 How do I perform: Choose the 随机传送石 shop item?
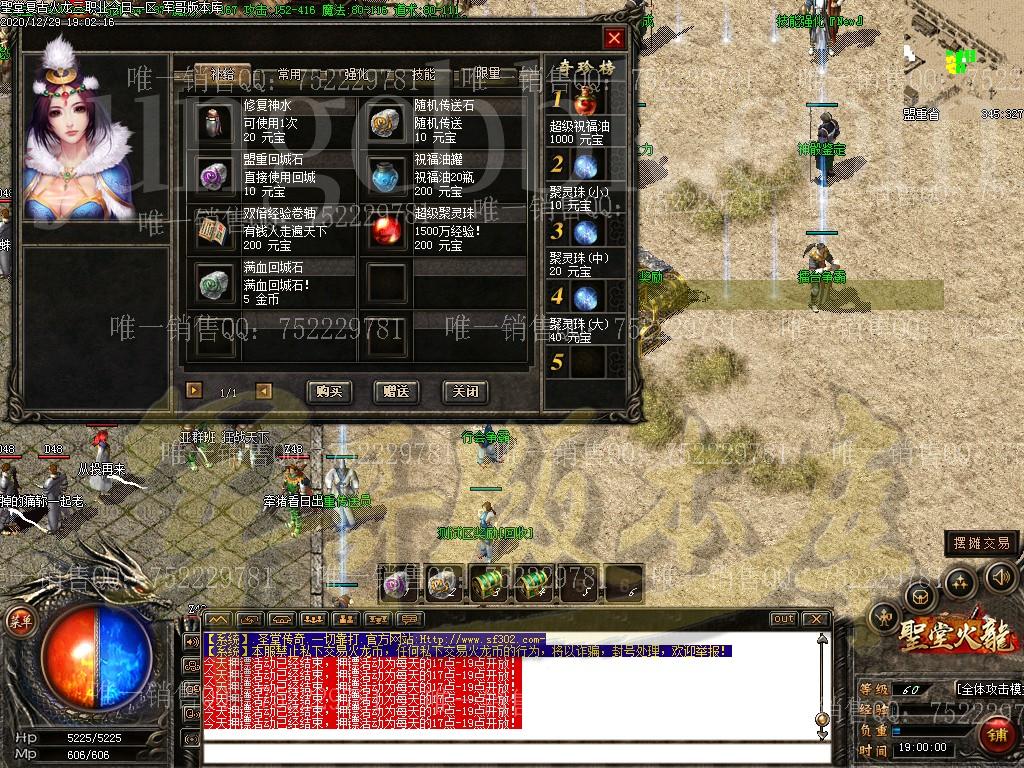tap(385, 122)
